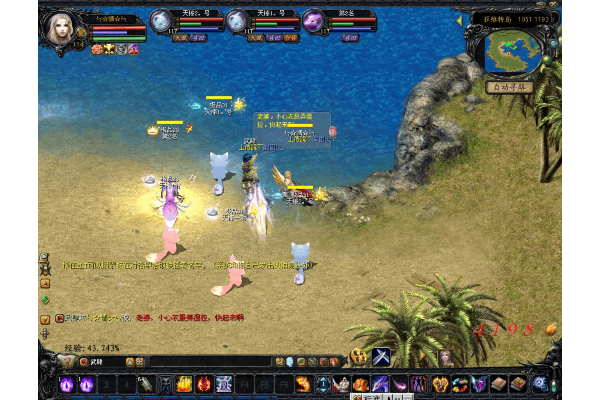Toggle the orange checkmark chat option

click(45, 318)
